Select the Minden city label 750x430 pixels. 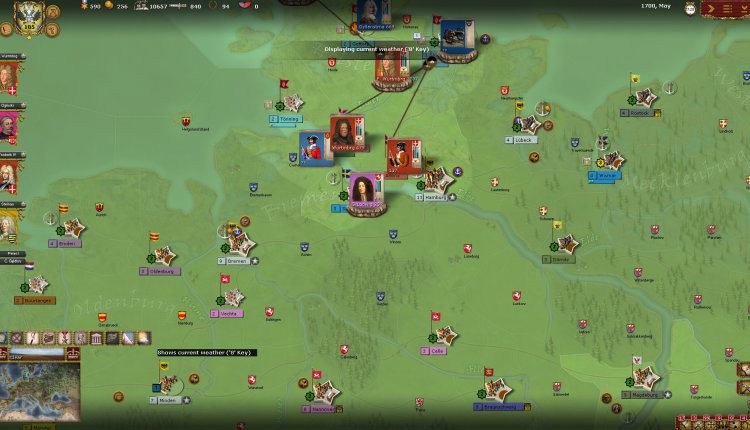[168, 400]
